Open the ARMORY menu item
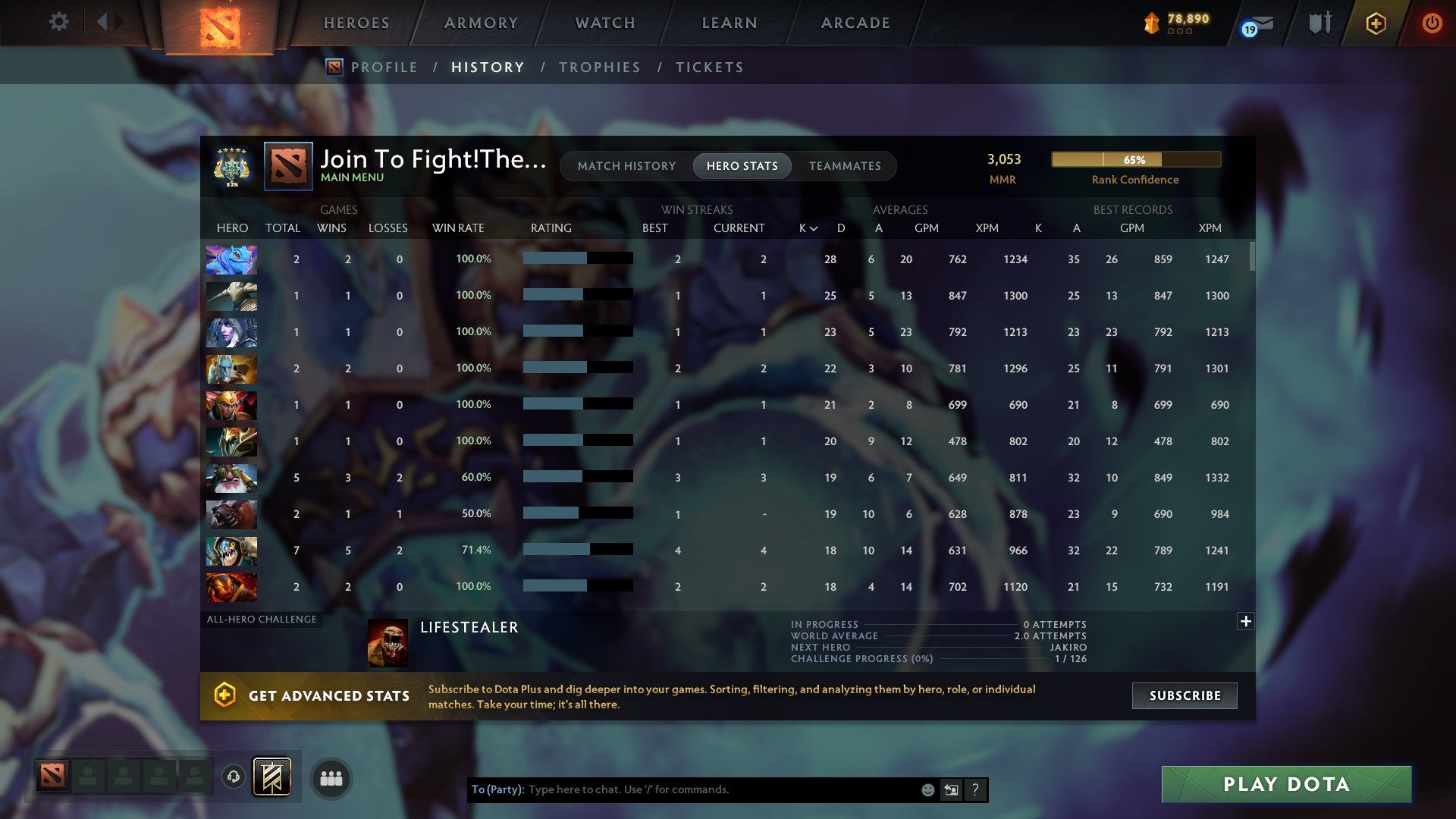Screen dimensions: 1456x819 pos(481,23)
